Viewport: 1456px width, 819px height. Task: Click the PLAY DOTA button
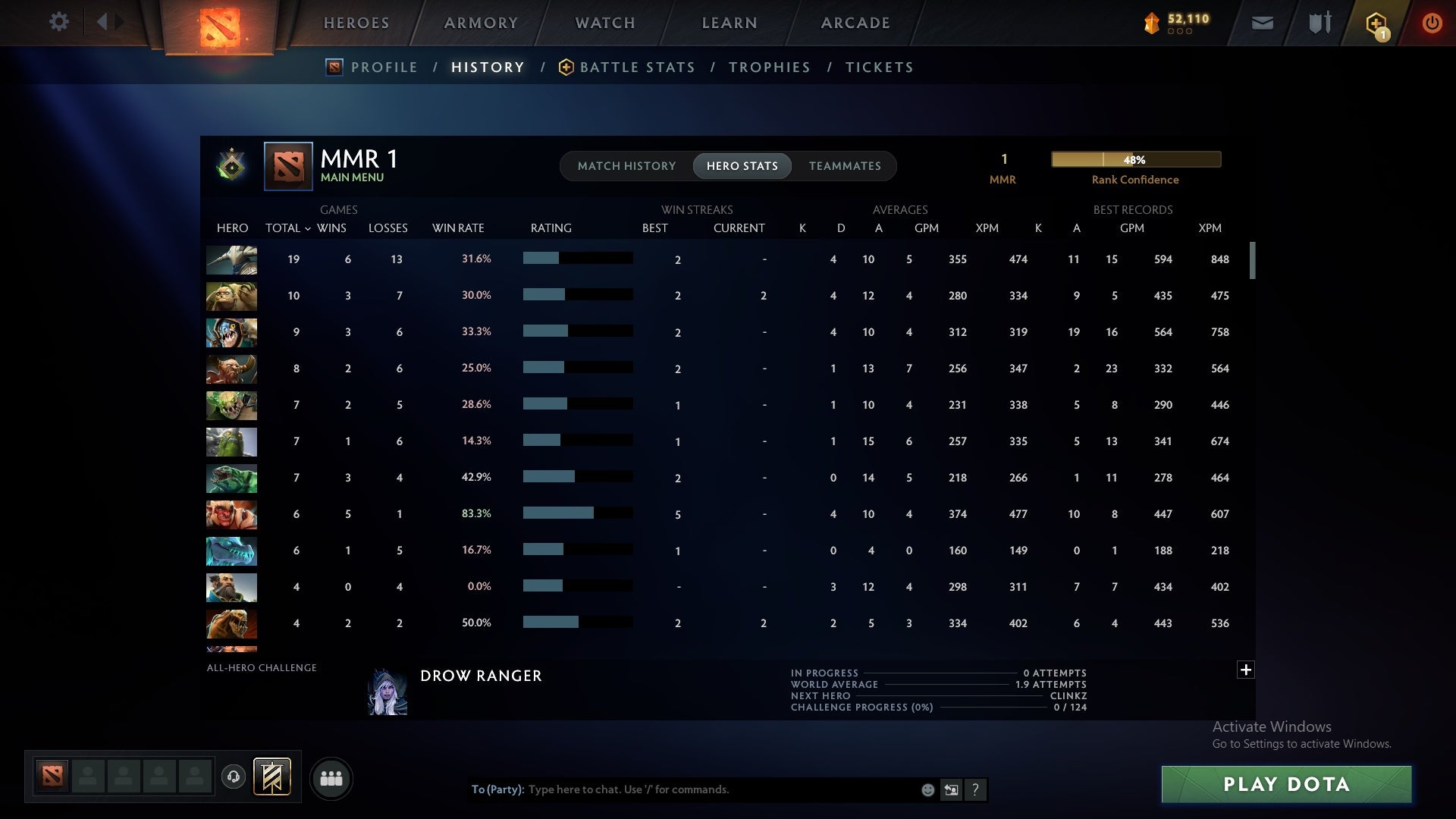1285,785
